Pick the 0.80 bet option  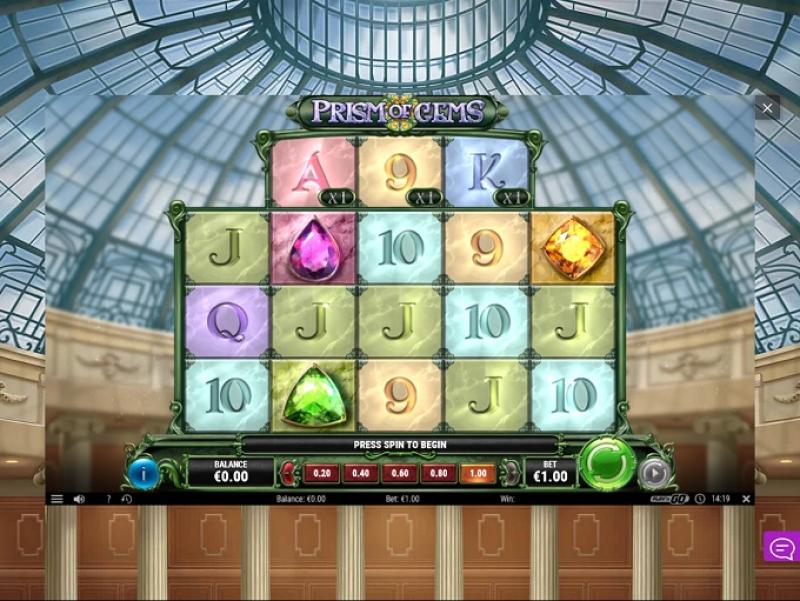[438, 473]
